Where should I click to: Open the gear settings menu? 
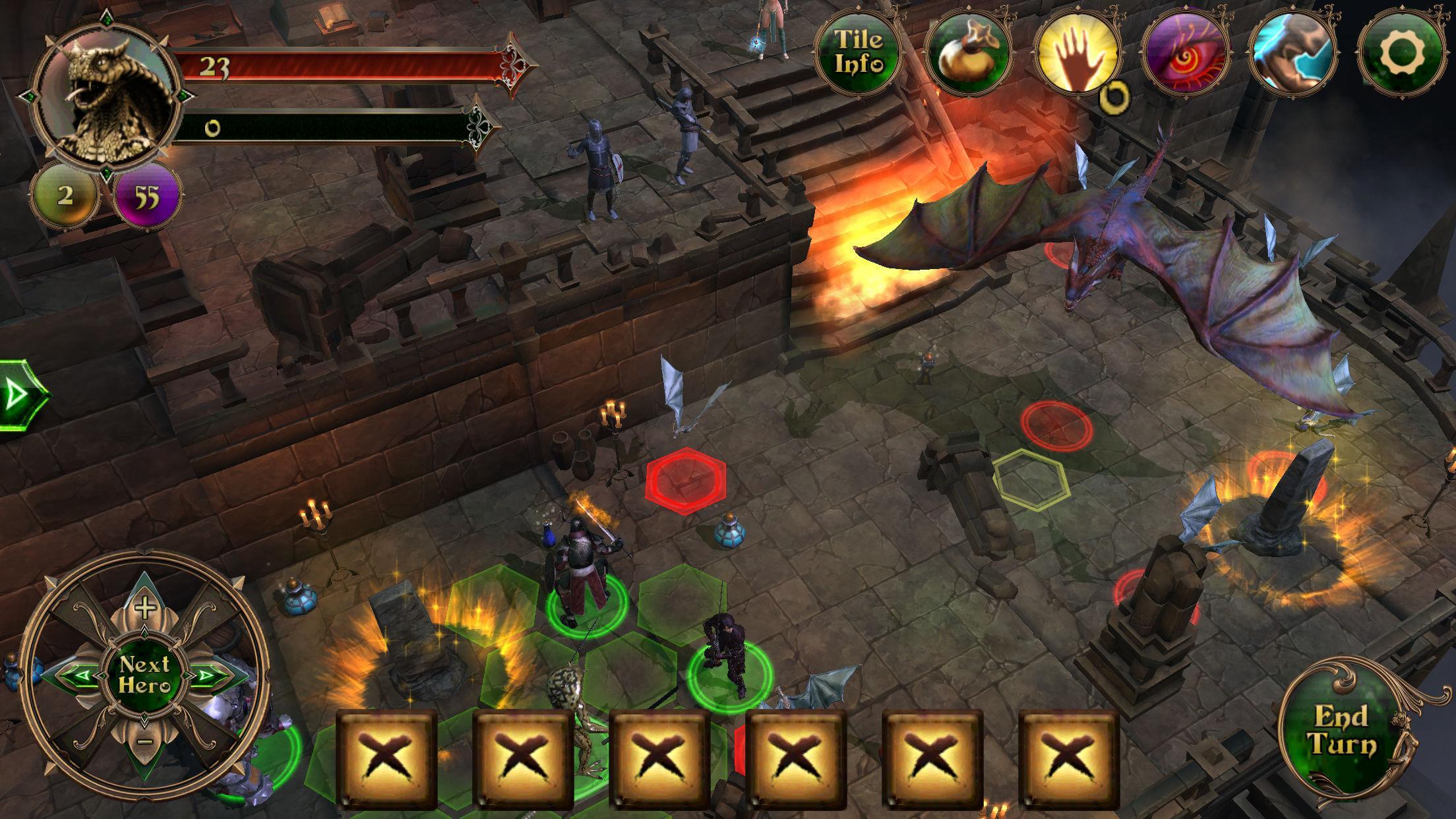(x=1401, y=53)
